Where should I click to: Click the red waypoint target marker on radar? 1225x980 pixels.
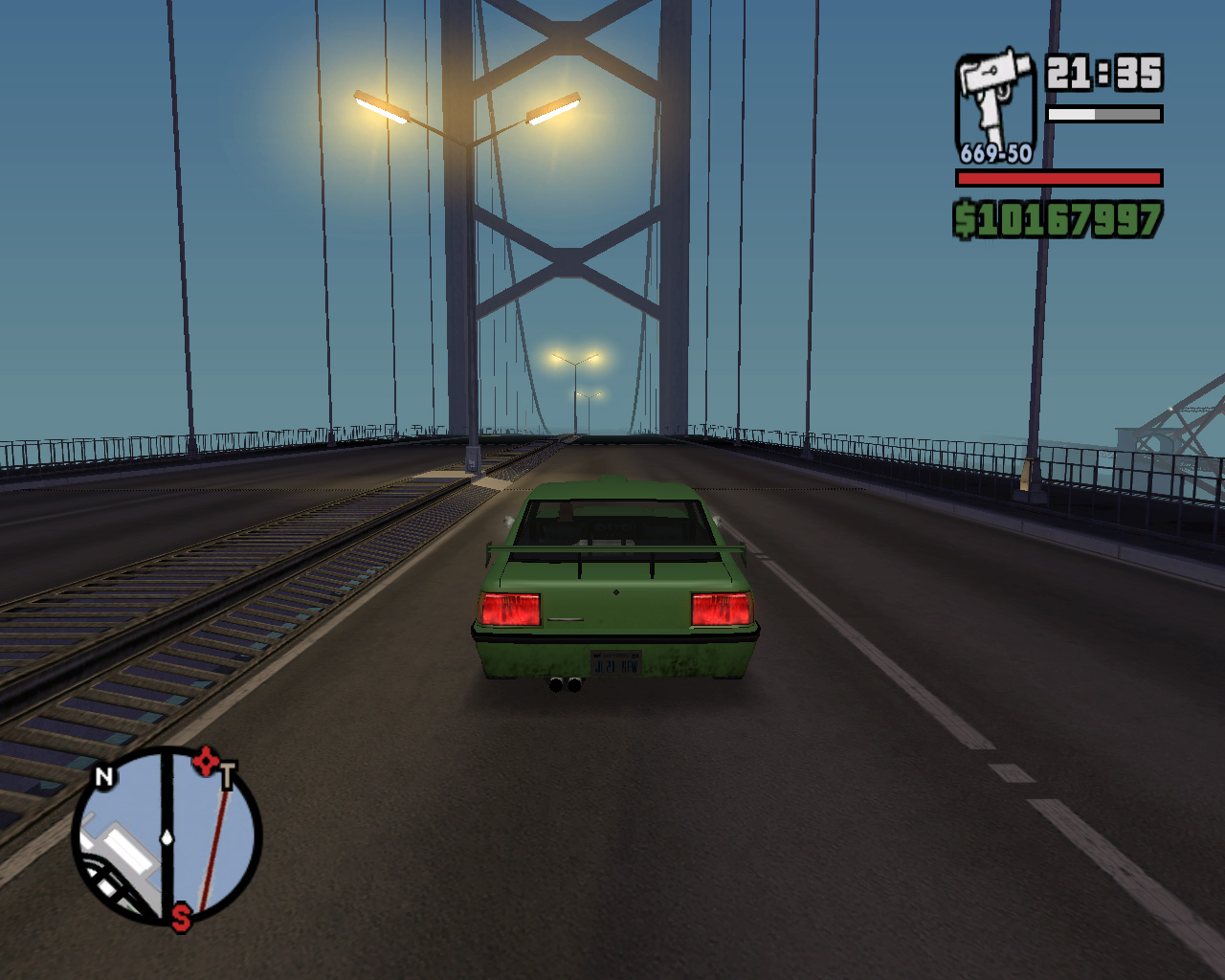pyautogui.click(x=205, y=762)
